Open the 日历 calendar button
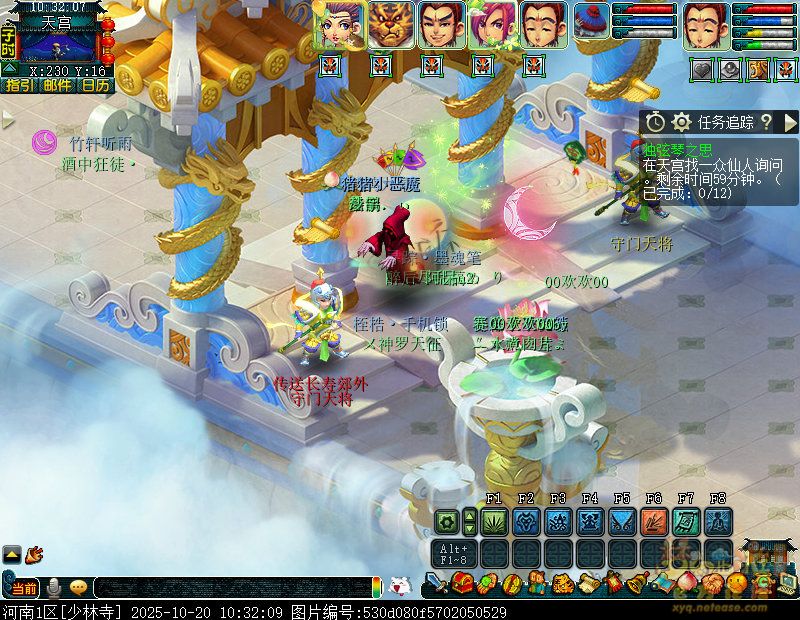The image size is (800, 620). tap(96, 85)
